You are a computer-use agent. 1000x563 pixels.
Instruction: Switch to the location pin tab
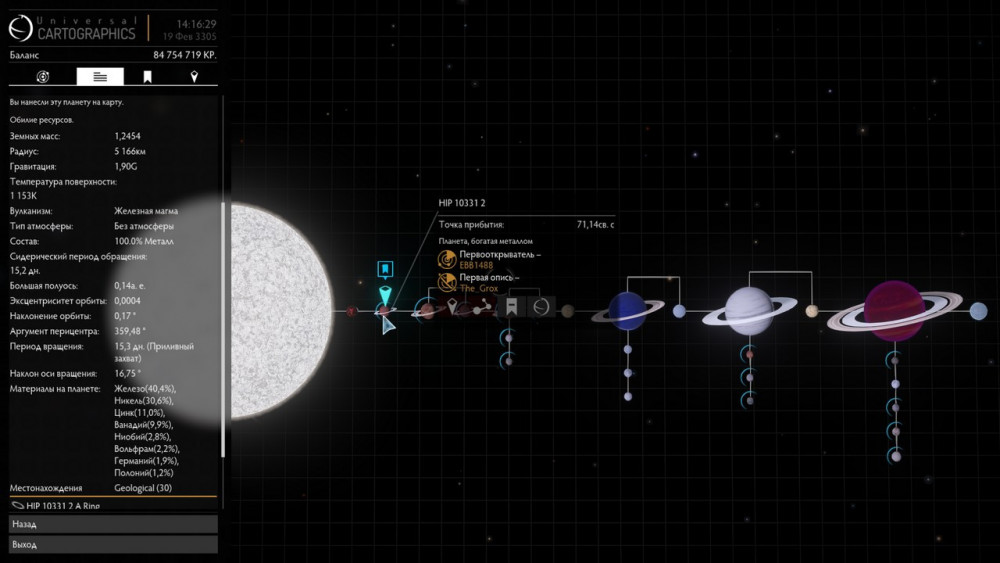194,77
